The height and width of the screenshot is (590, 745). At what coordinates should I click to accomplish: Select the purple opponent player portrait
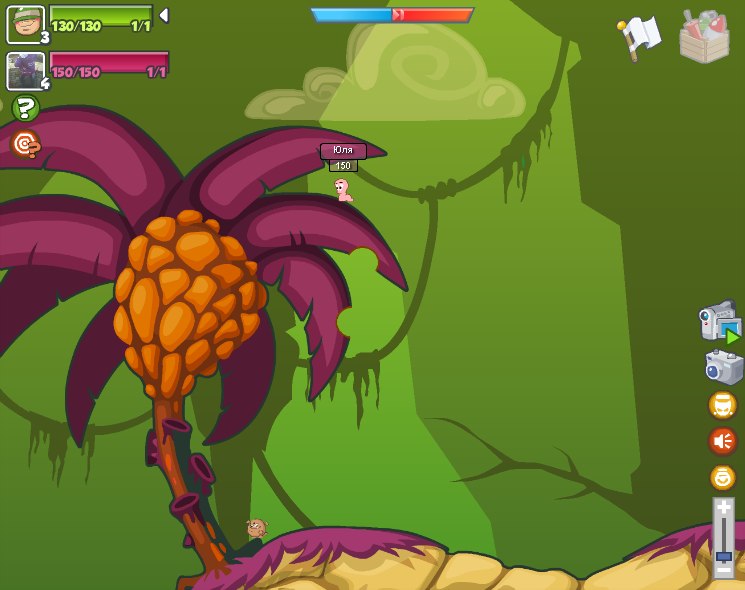click(x=25, y=71)
